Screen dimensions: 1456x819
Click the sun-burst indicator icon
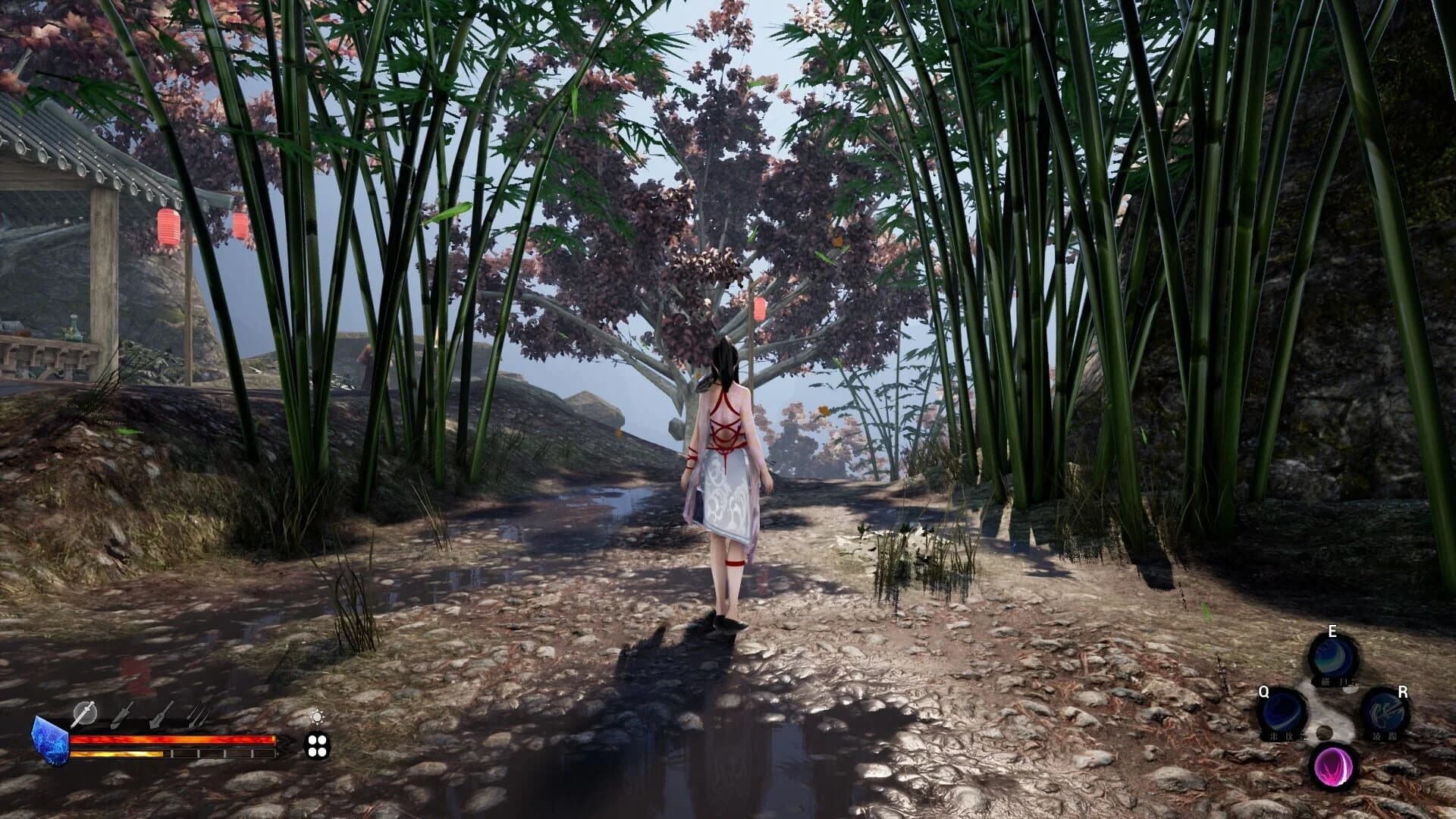(x=317, y=717)
